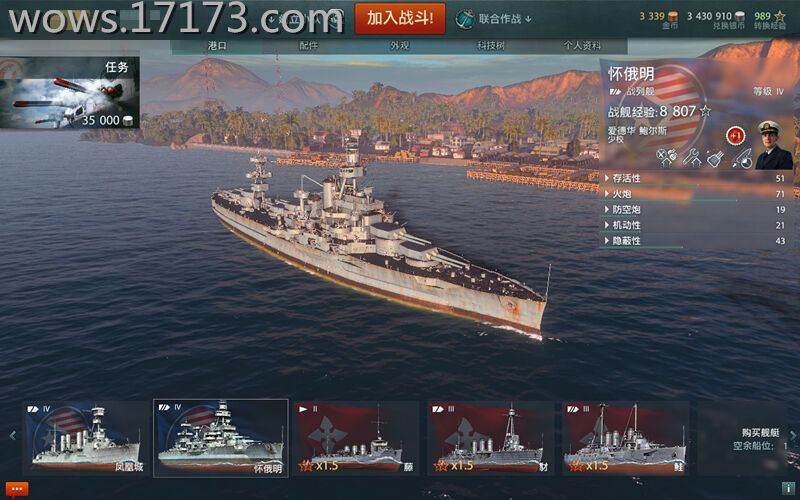Select the tier II 藤 ship card
The height and width of the screenshot is (500, 800).
(x=355, y=437)
